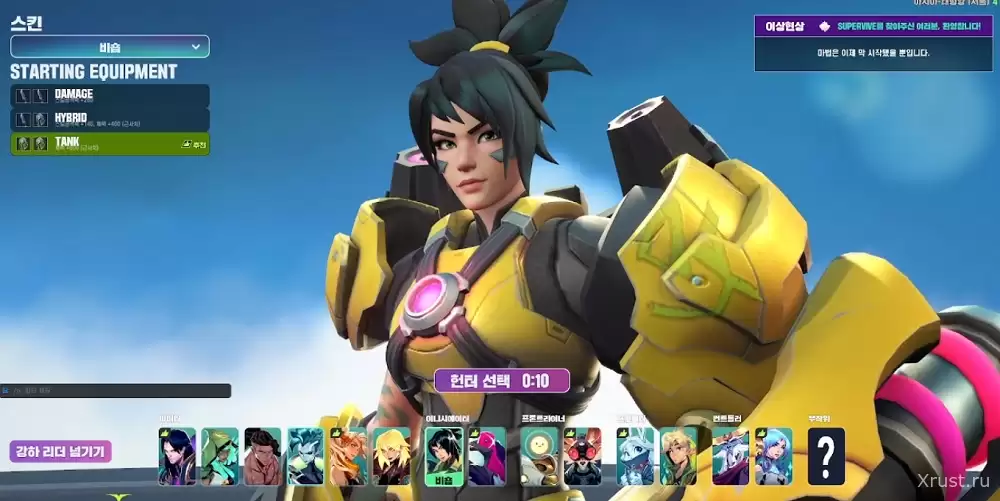Pick the Tank starting equipment
The image size is (1000, 501).
click(110, 144)
